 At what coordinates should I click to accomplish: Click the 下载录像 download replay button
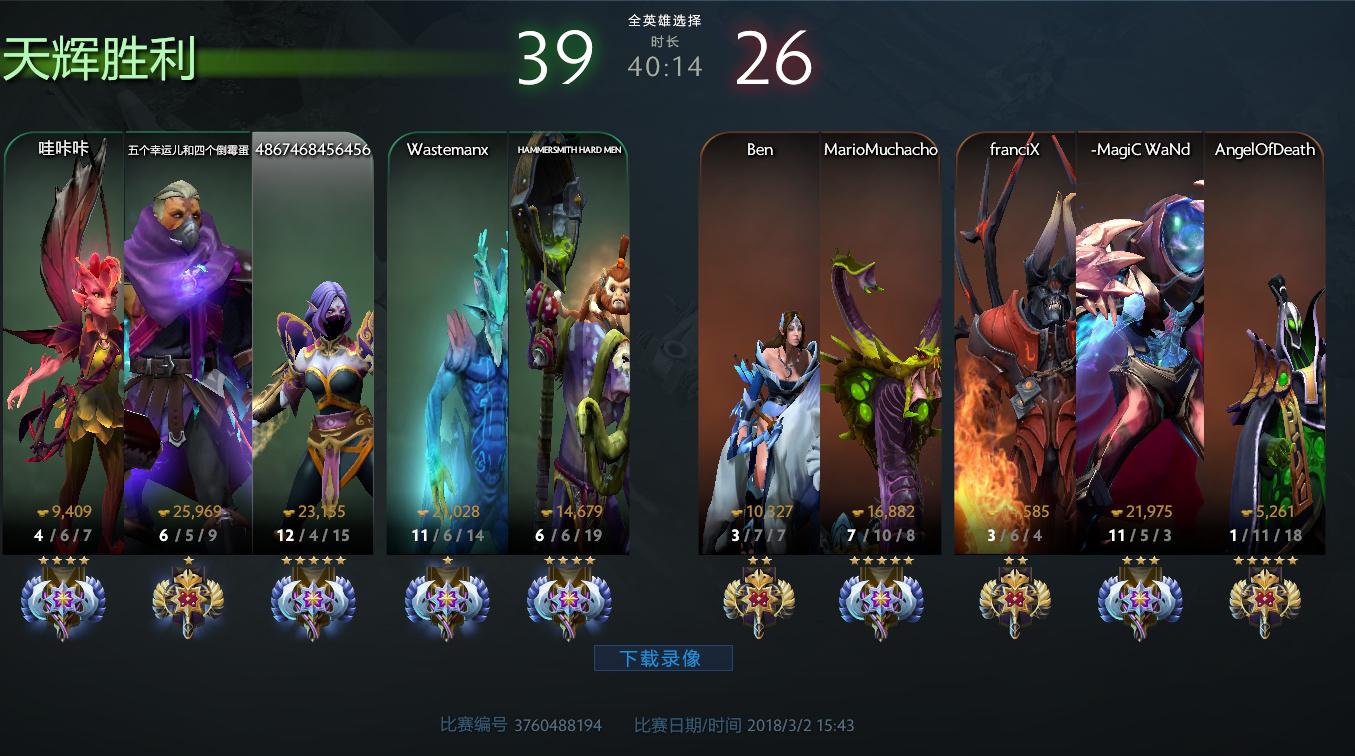(x=663, y=658)
